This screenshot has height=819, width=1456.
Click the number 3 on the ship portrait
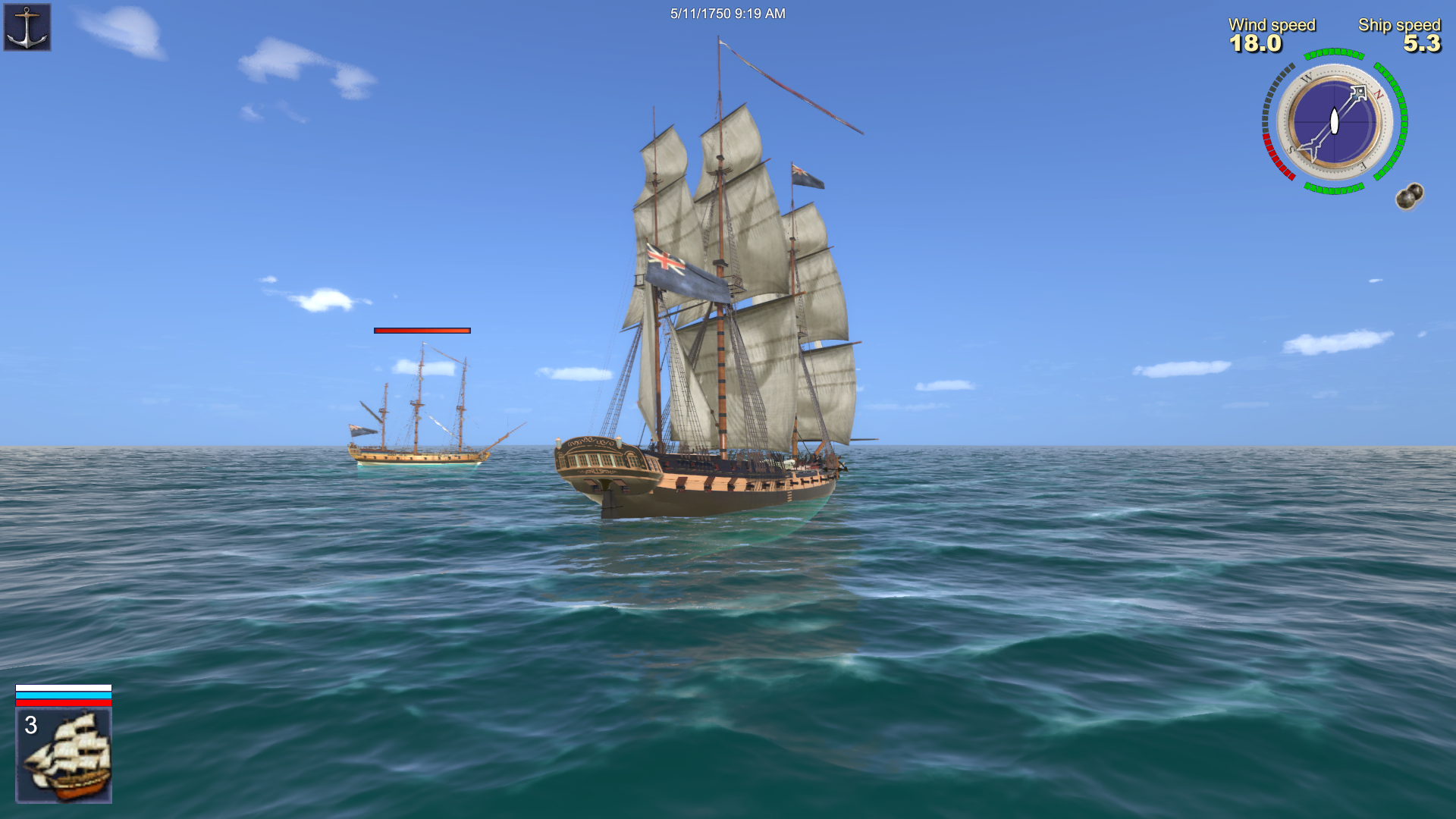click(x=31, y=725)
